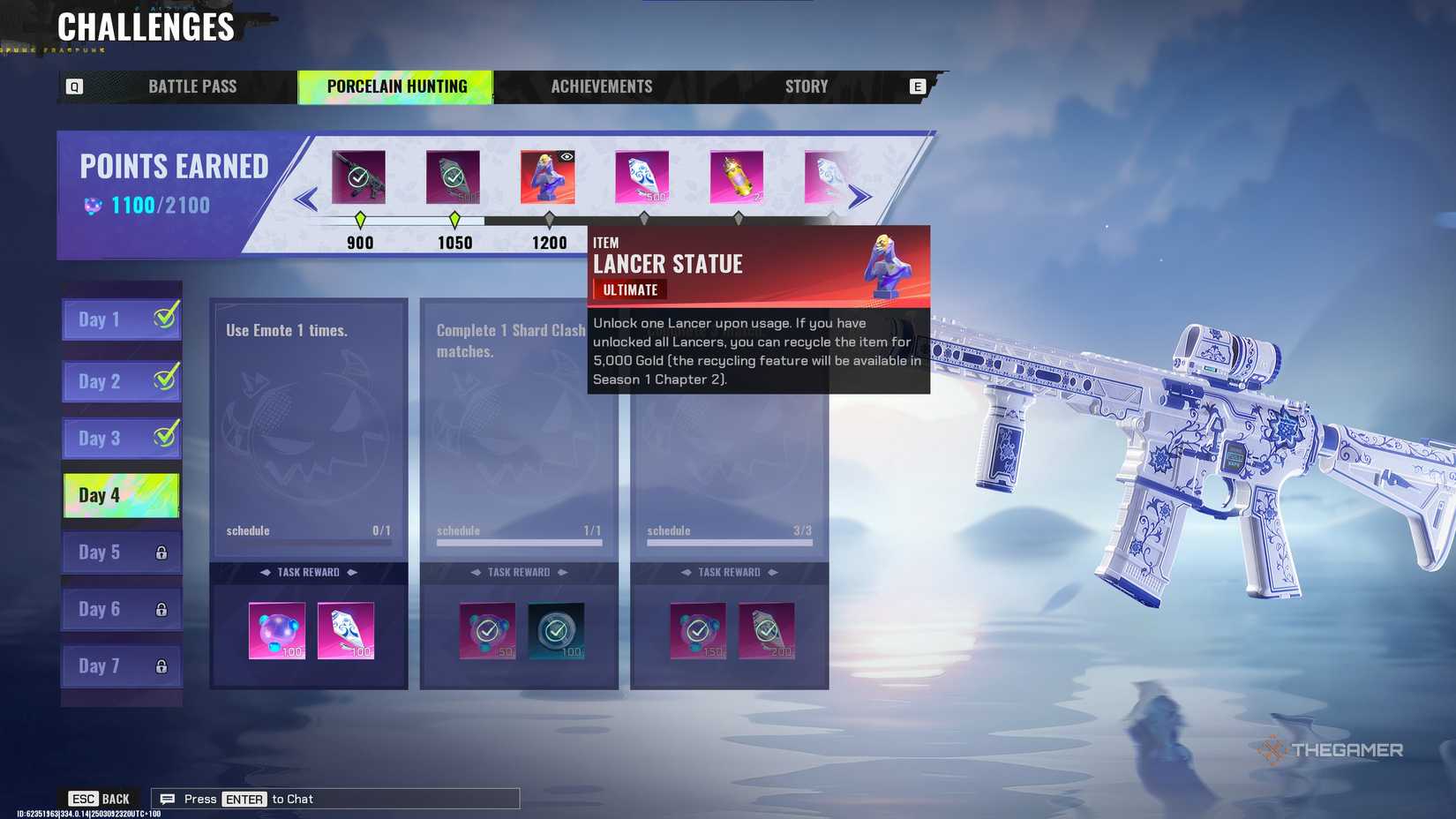Click the porcelain shard reward at 1050 points

[x=453, y=176]
